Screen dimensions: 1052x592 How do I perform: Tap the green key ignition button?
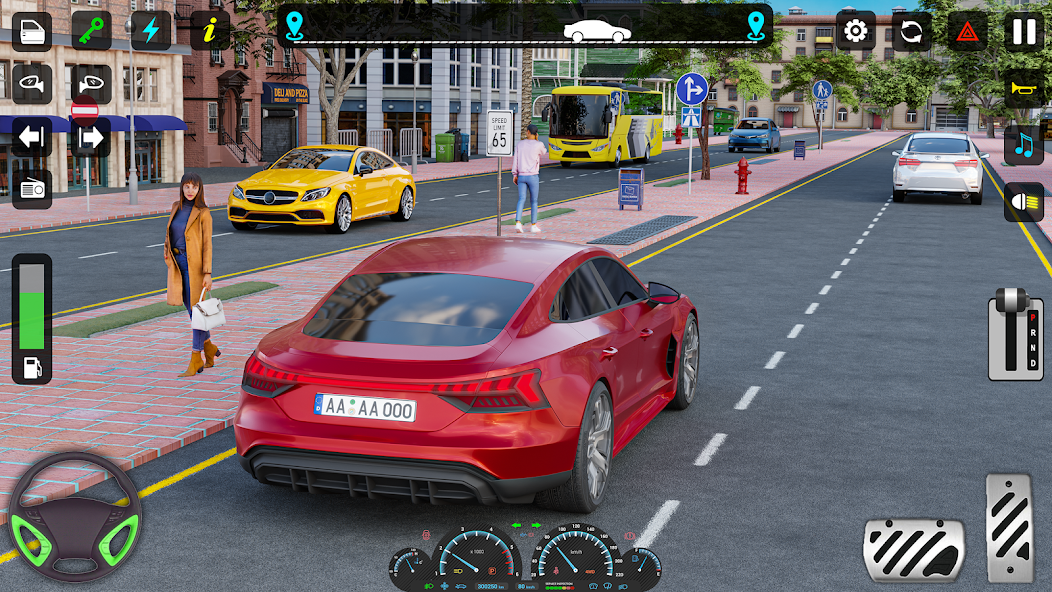91,31
